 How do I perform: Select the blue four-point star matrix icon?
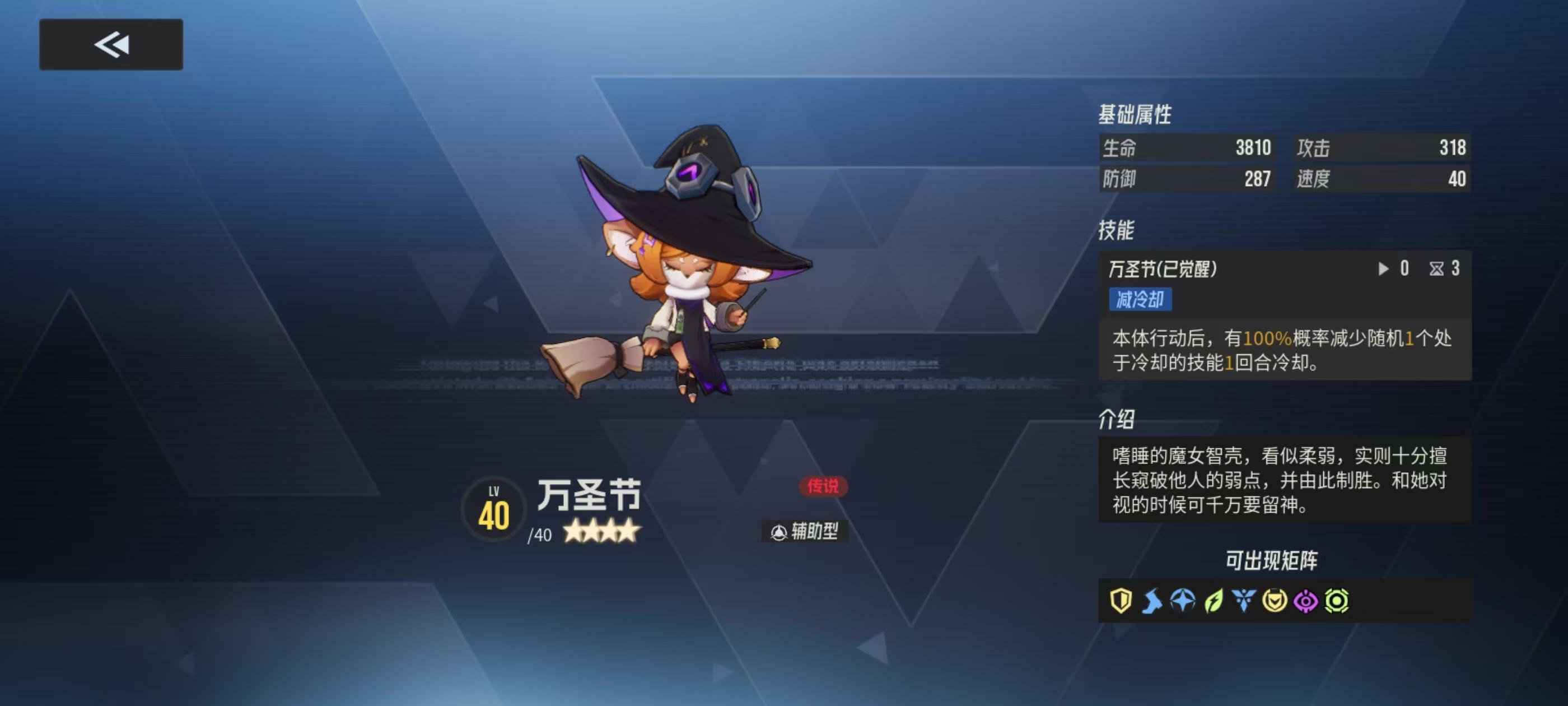tap(1184, 601)
